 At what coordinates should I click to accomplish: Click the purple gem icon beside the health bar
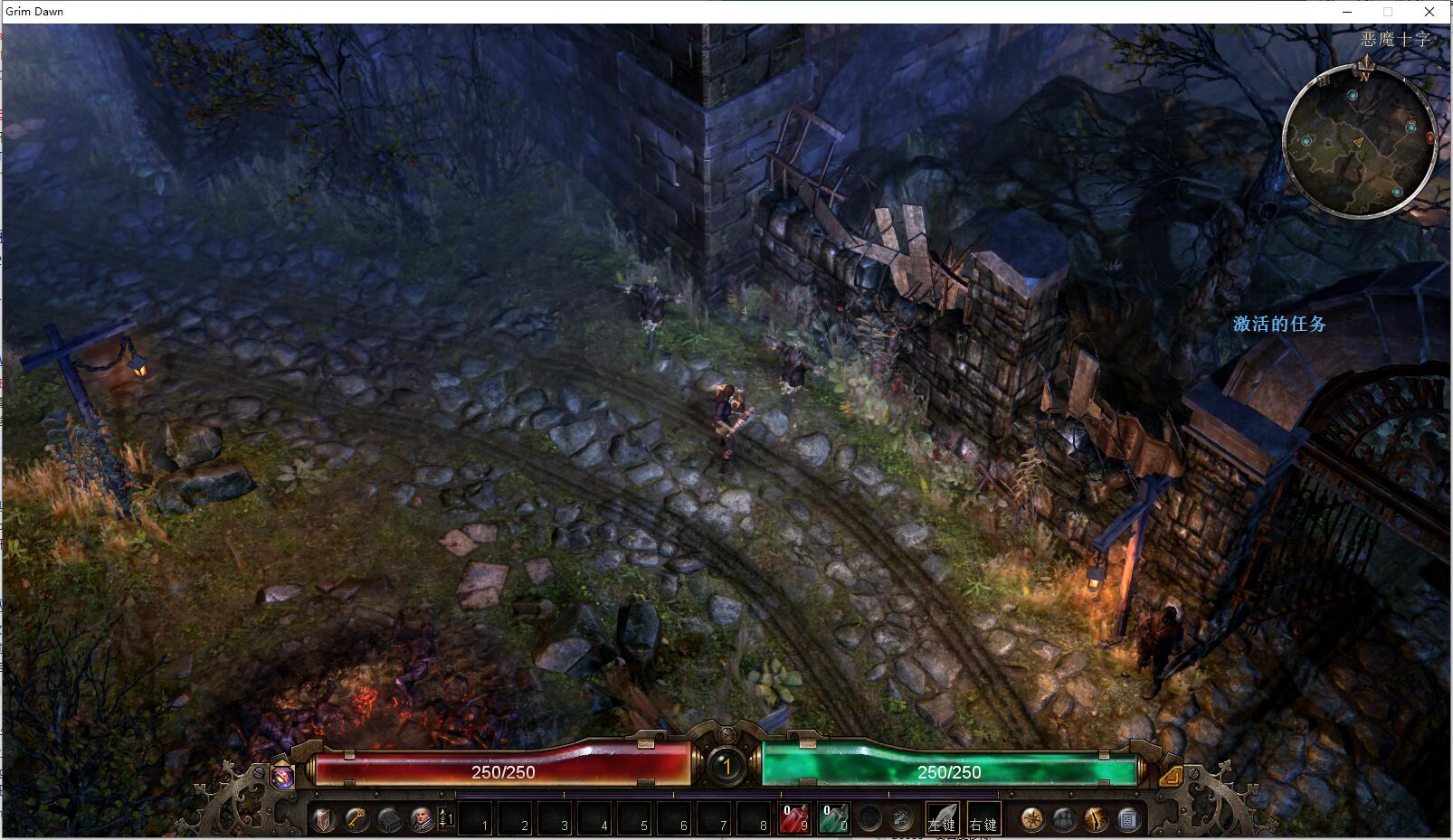coord(283,776)
